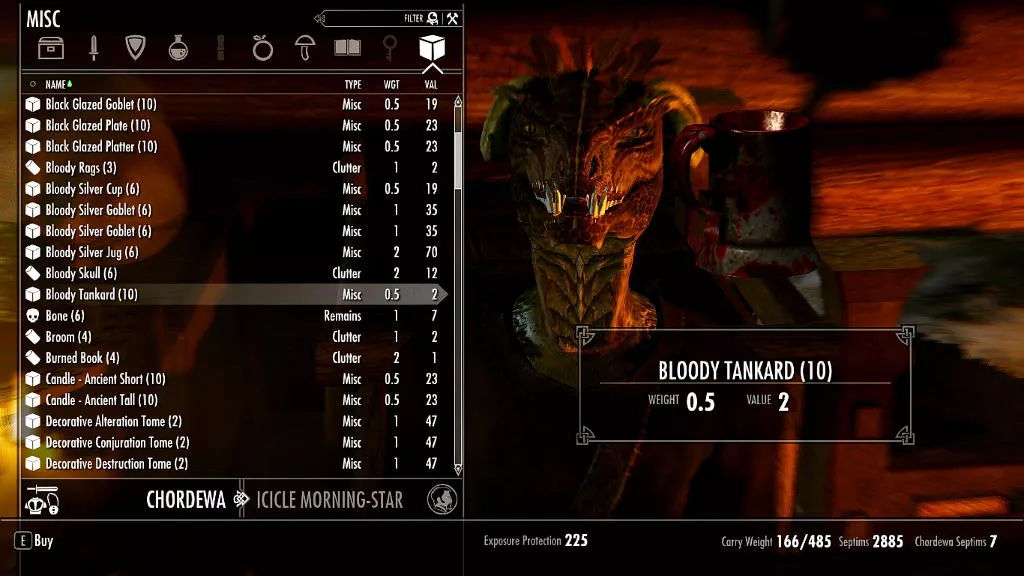Select the potions category flask icon
Image resolution: width=1024 pixels, height=576 pixels.
(x=178, y=47)
